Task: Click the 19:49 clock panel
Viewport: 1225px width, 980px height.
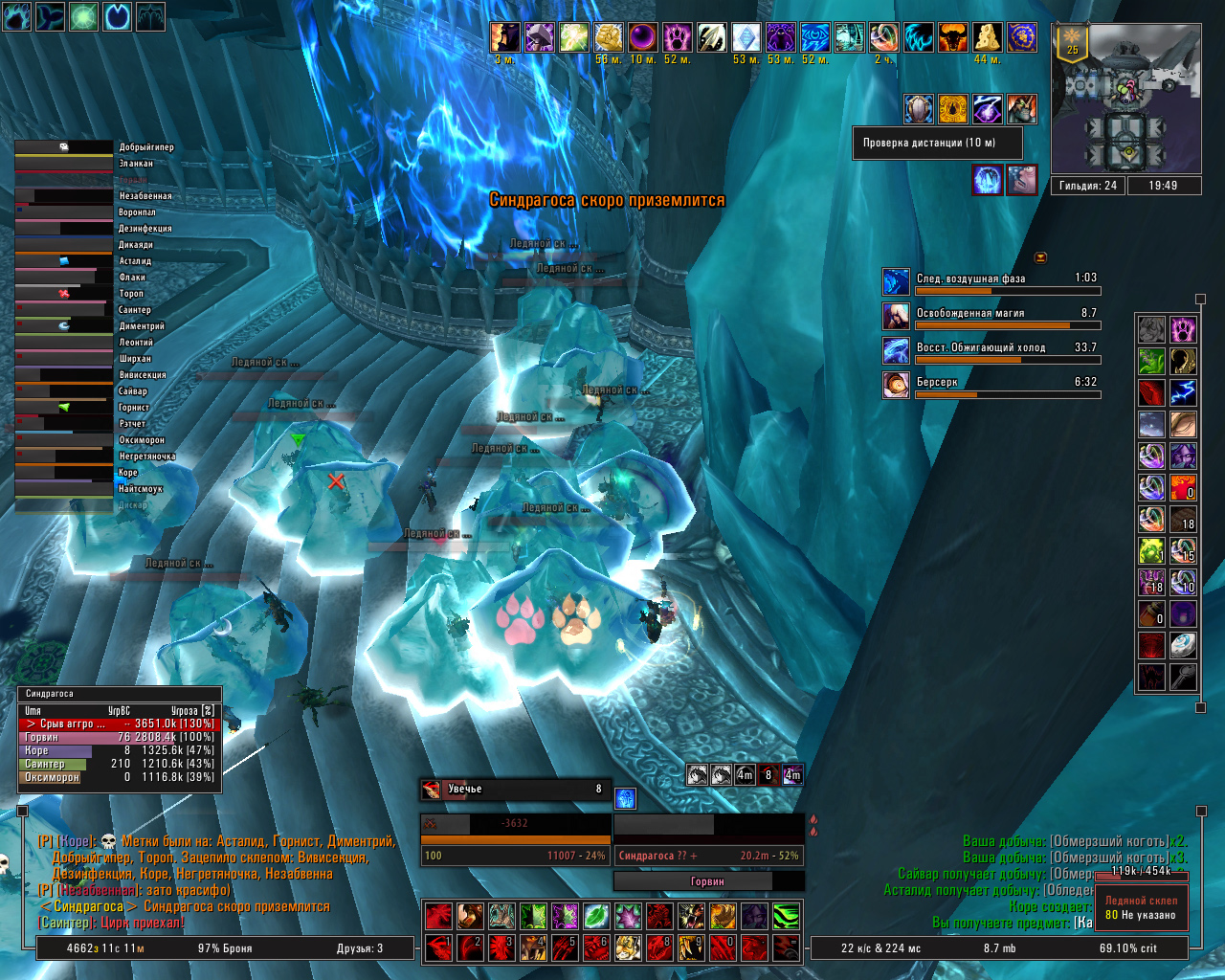Action: (1163, 186)
